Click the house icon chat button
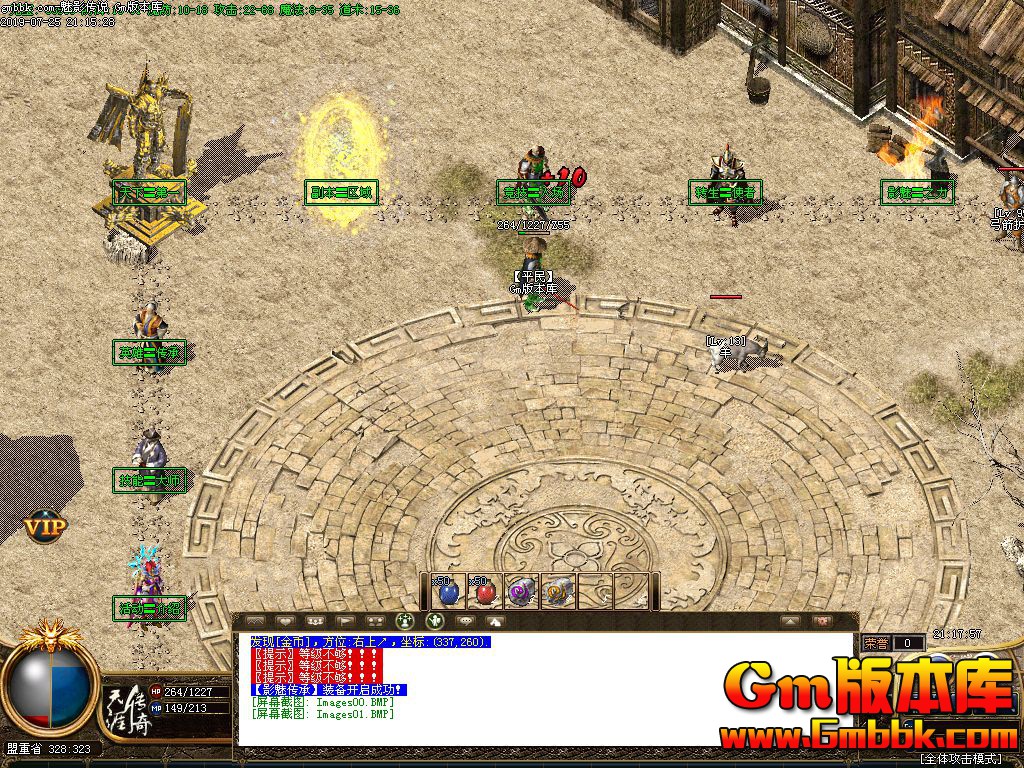Viewport: 1024px width, 768px height. [x=495, y=621]
